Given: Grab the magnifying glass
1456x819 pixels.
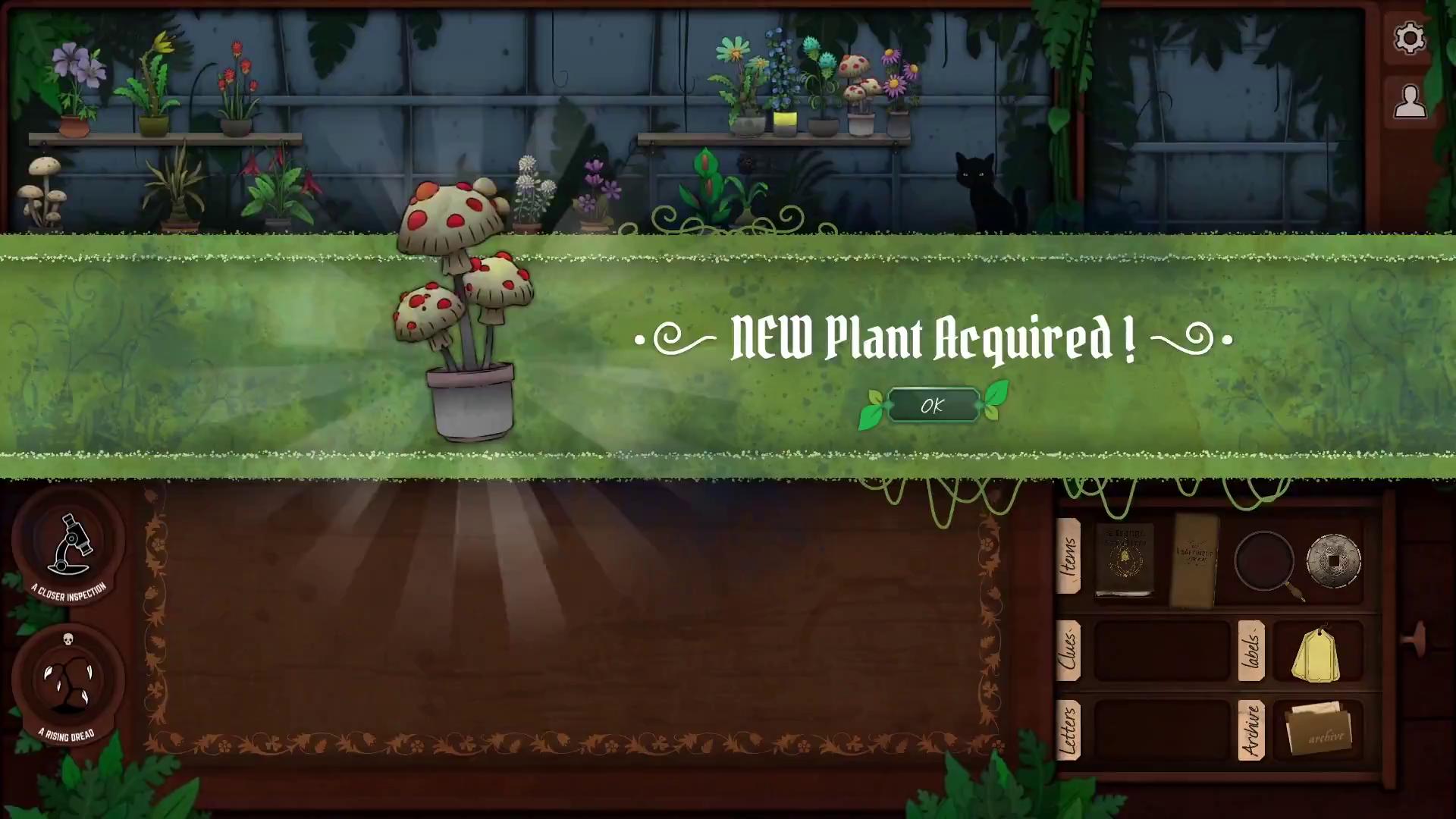Looking at the screenshot, I should [x=1265, y=562].
